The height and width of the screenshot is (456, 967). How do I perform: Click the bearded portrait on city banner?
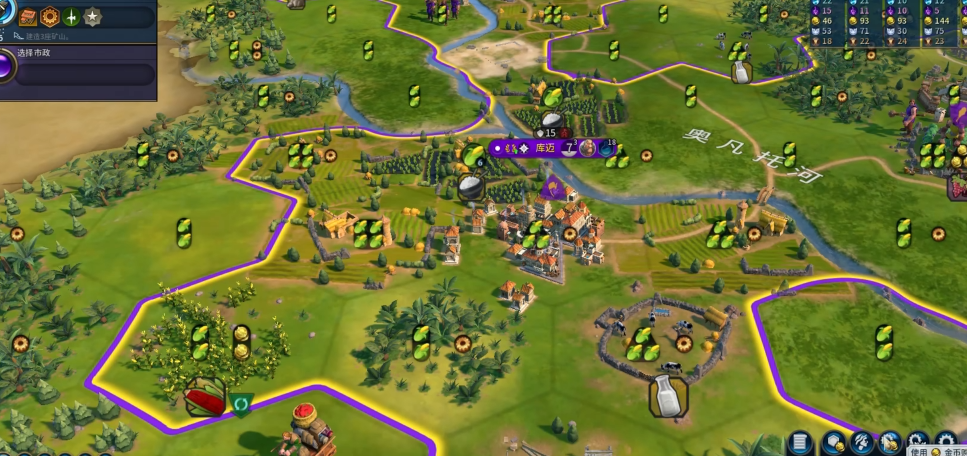pyautogui.click(x=589, y=148)
